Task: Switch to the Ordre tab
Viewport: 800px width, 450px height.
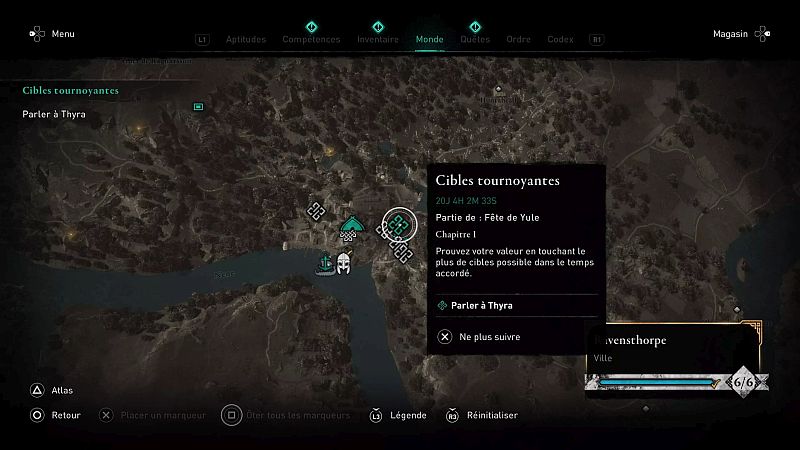Action: pyautogui.click(x=518, y=40)
